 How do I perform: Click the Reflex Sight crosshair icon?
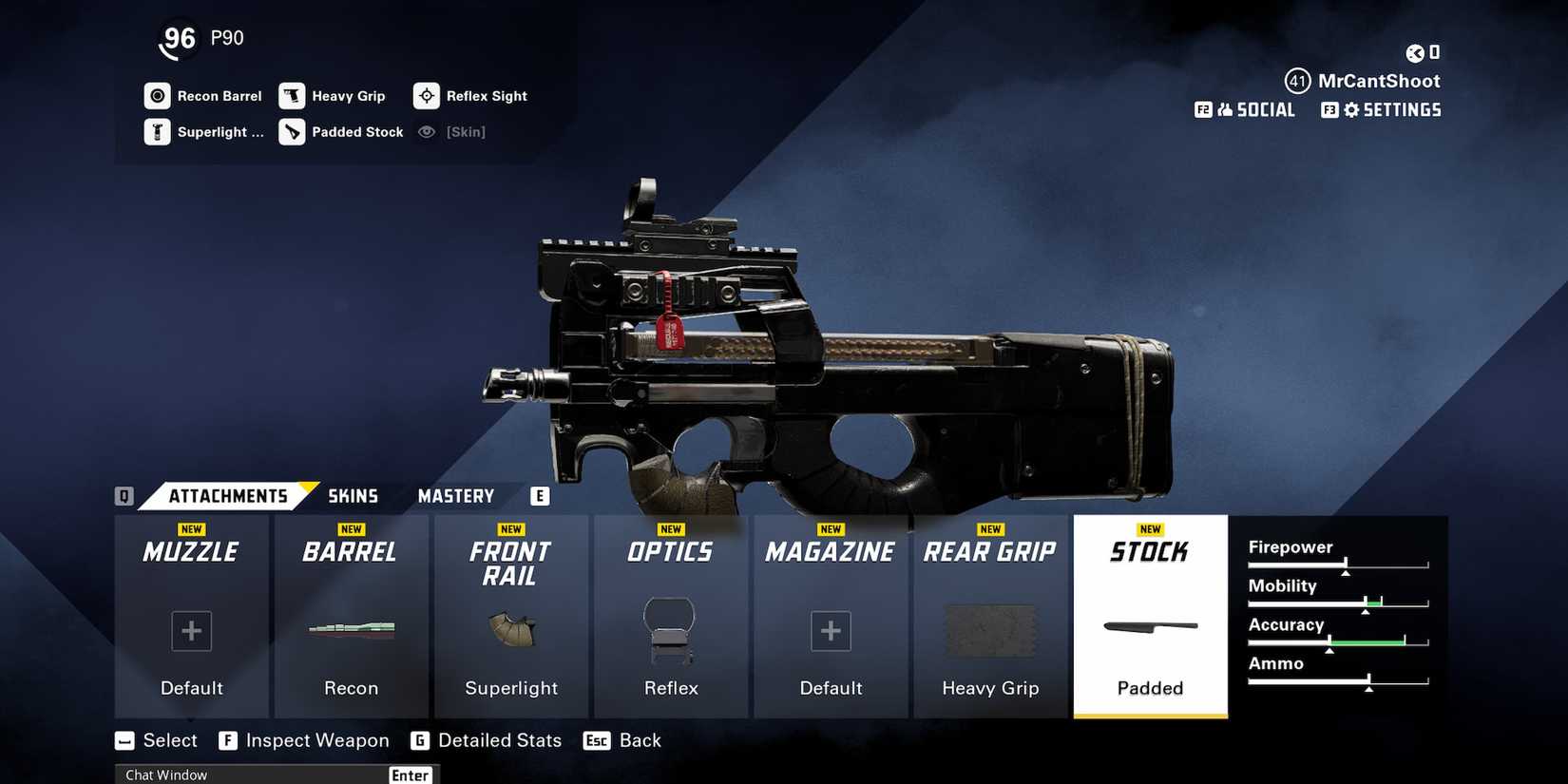426,95
